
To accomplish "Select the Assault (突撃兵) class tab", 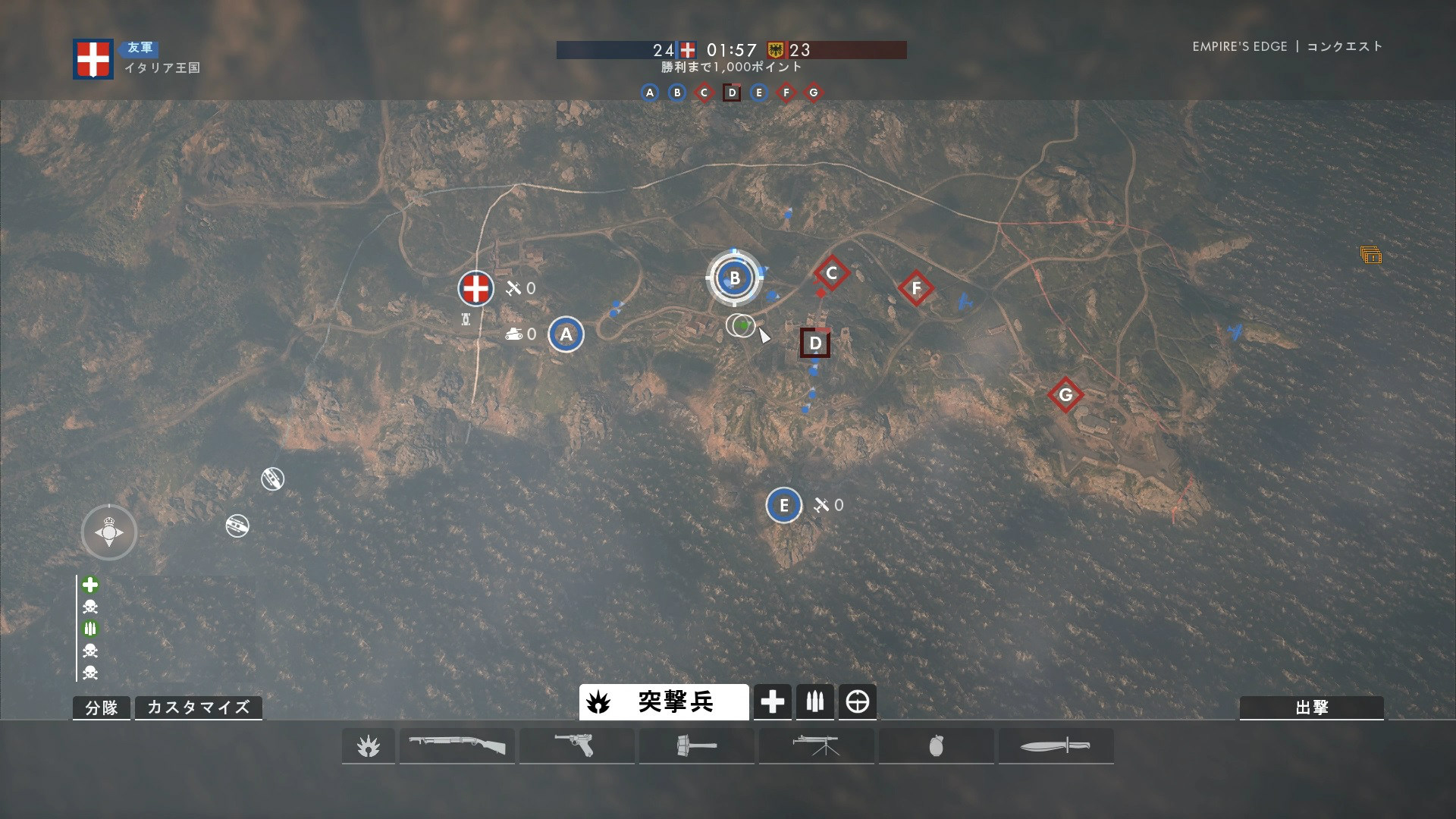I will pyautogui.click(x=664, y=702).
